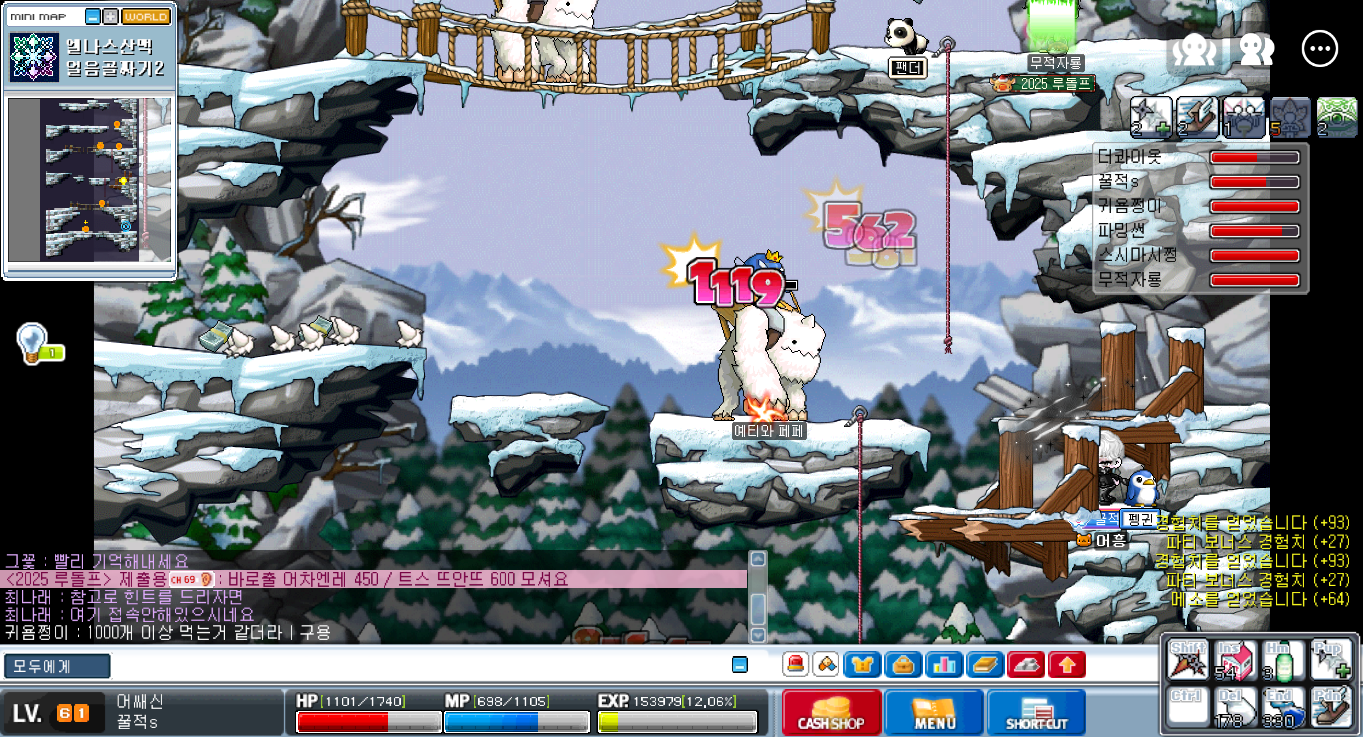Open the three-dots overlay menu
The image size is (1363, 737).
tap(1319, 49)
